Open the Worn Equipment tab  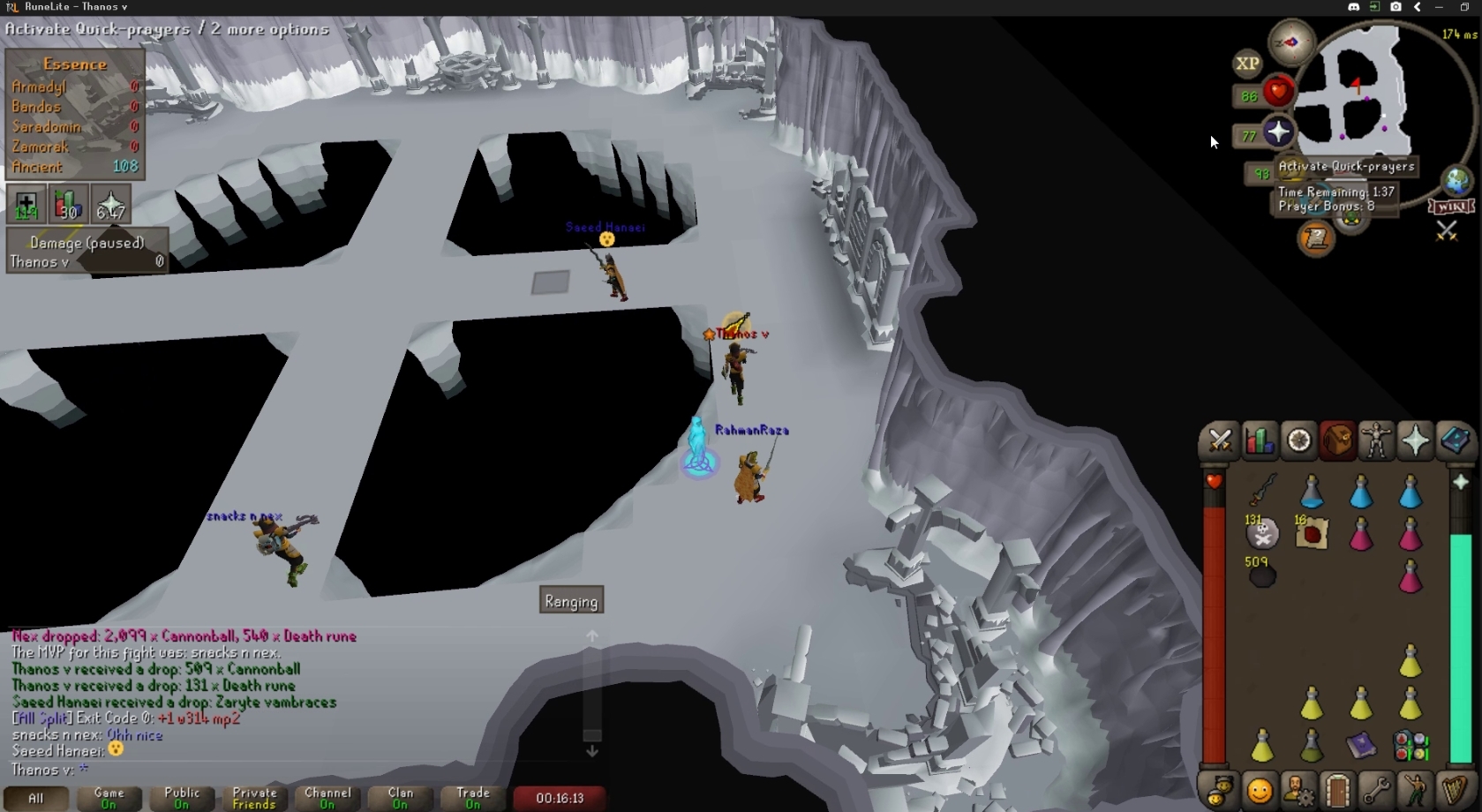1376,440
